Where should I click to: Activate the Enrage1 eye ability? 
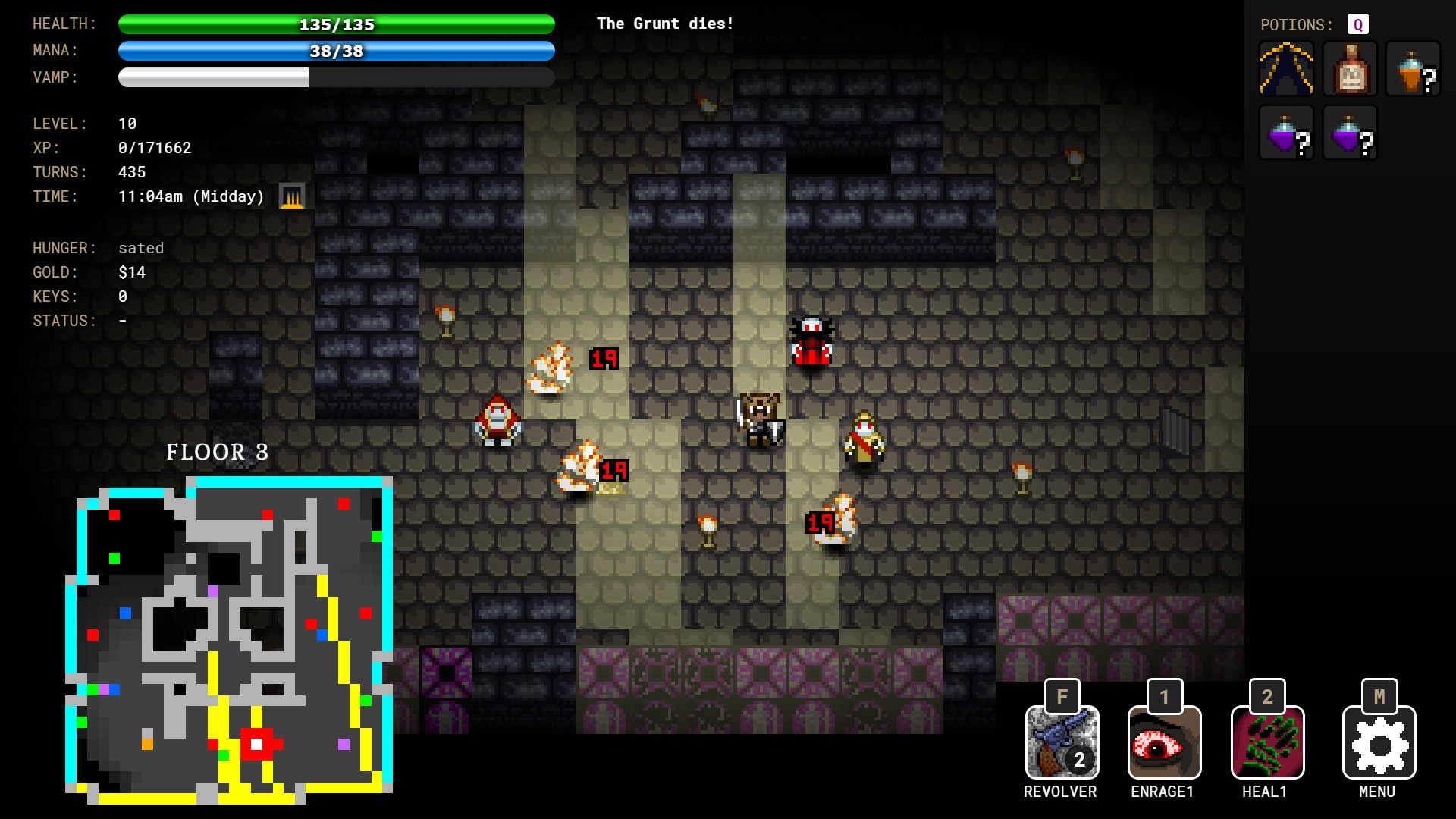click(1164, 743)
